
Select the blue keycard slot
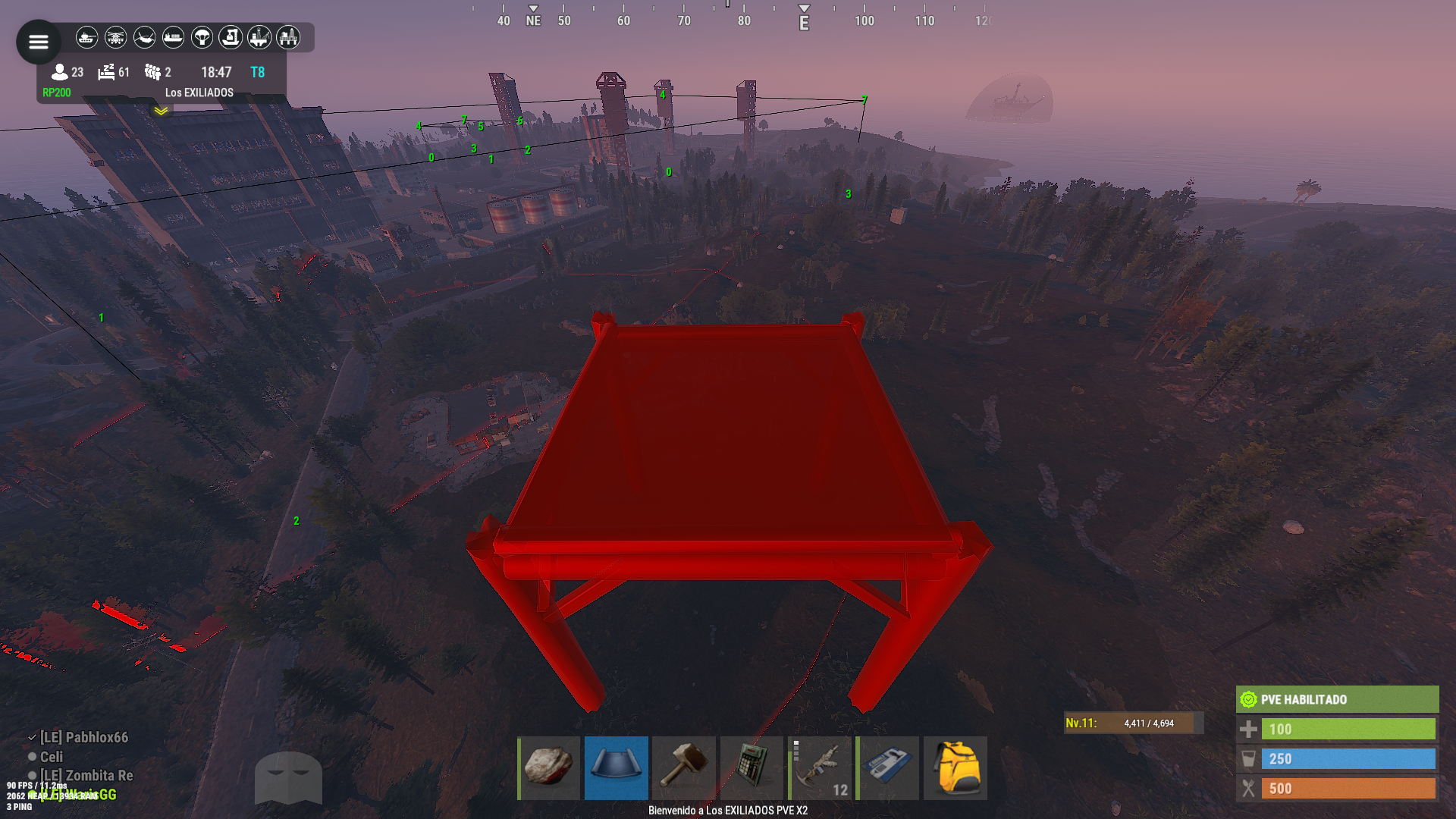(x=887, y=767)
